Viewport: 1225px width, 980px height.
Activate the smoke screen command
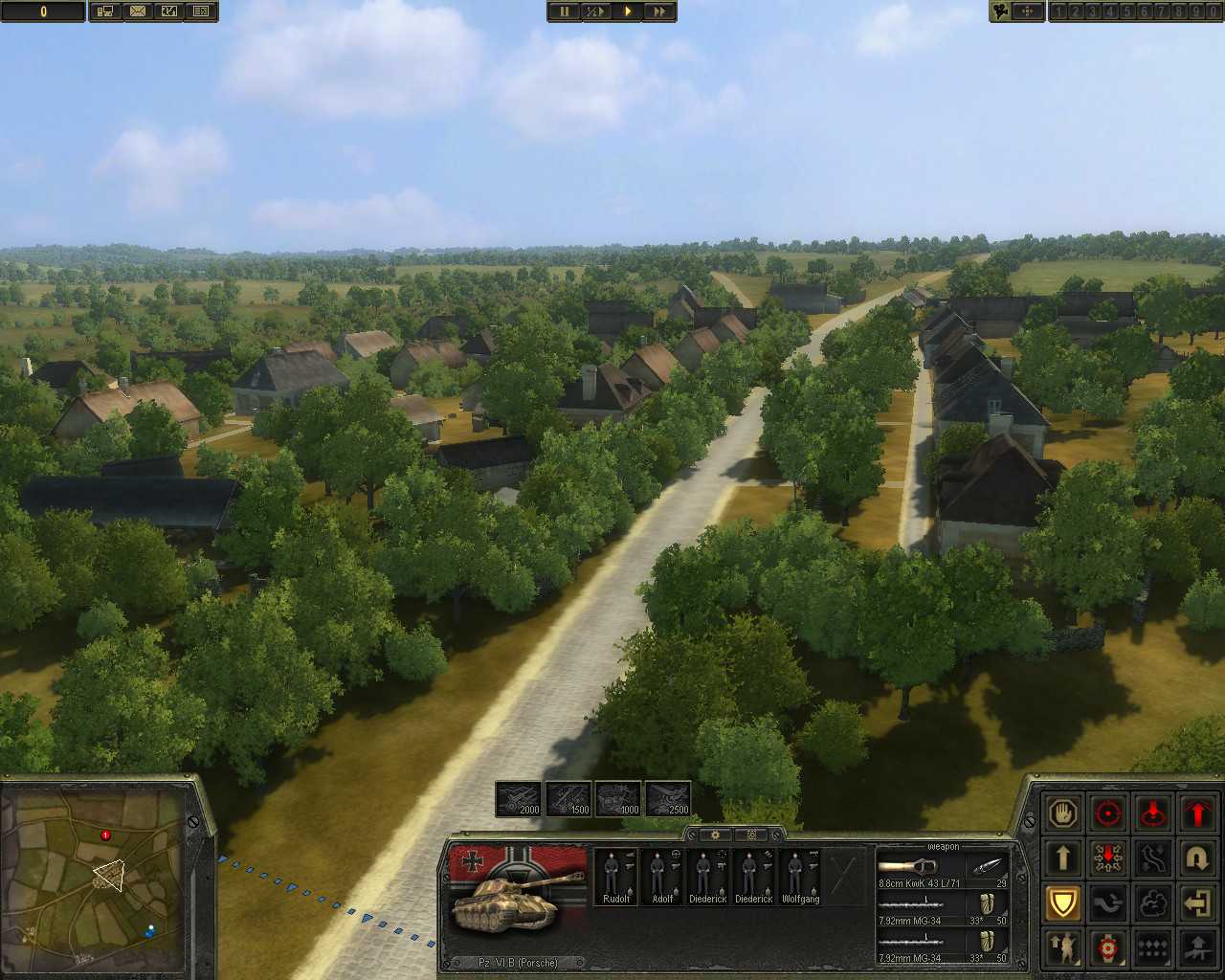[x=1152, y=903]
